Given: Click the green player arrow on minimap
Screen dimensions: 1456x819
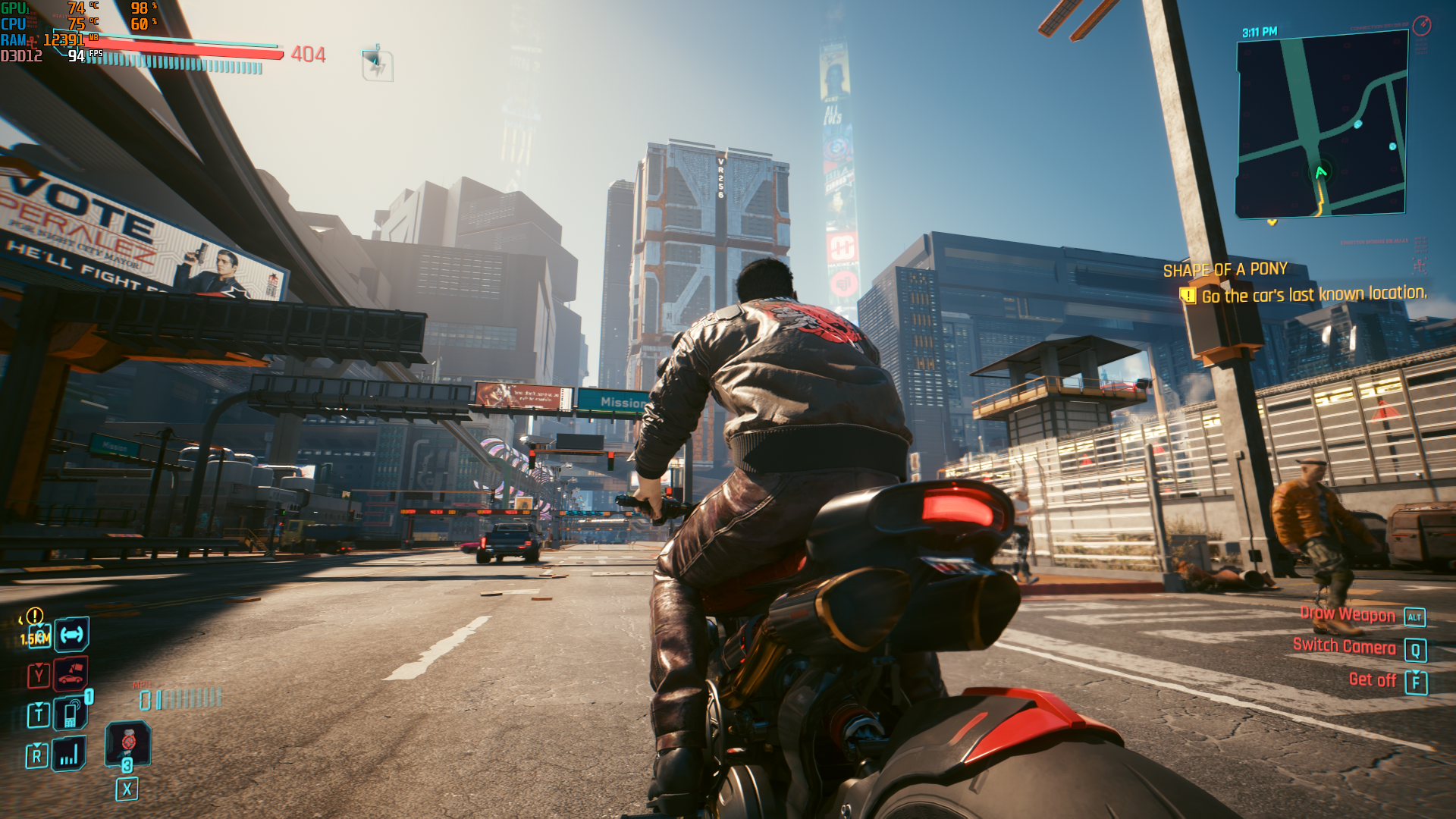Looking at the screenshot, I should click(1321, 172).
